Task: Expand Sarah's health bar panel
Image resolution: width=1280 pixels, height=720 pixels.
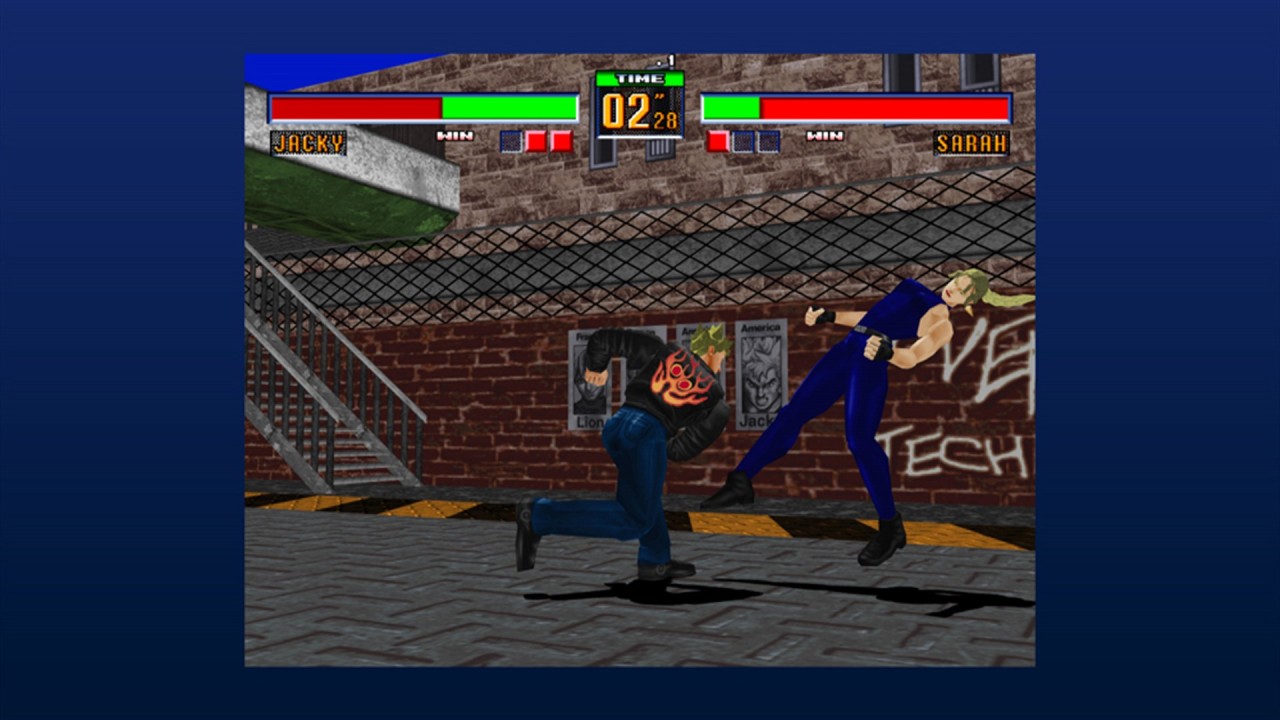Action: [x=856, y=105]
